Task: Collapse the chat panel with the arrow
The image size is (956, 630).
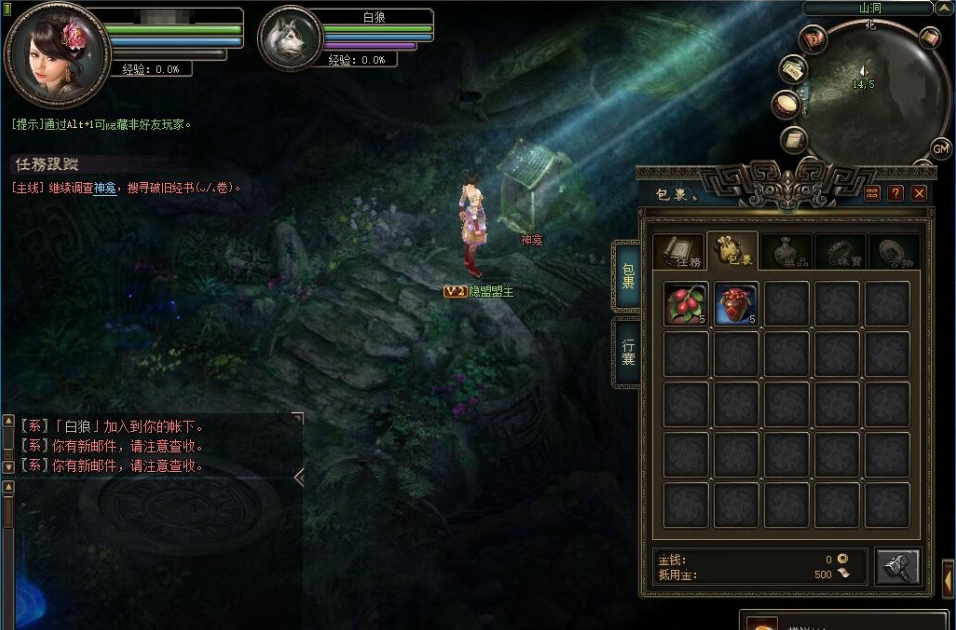Action: (299, 478)
